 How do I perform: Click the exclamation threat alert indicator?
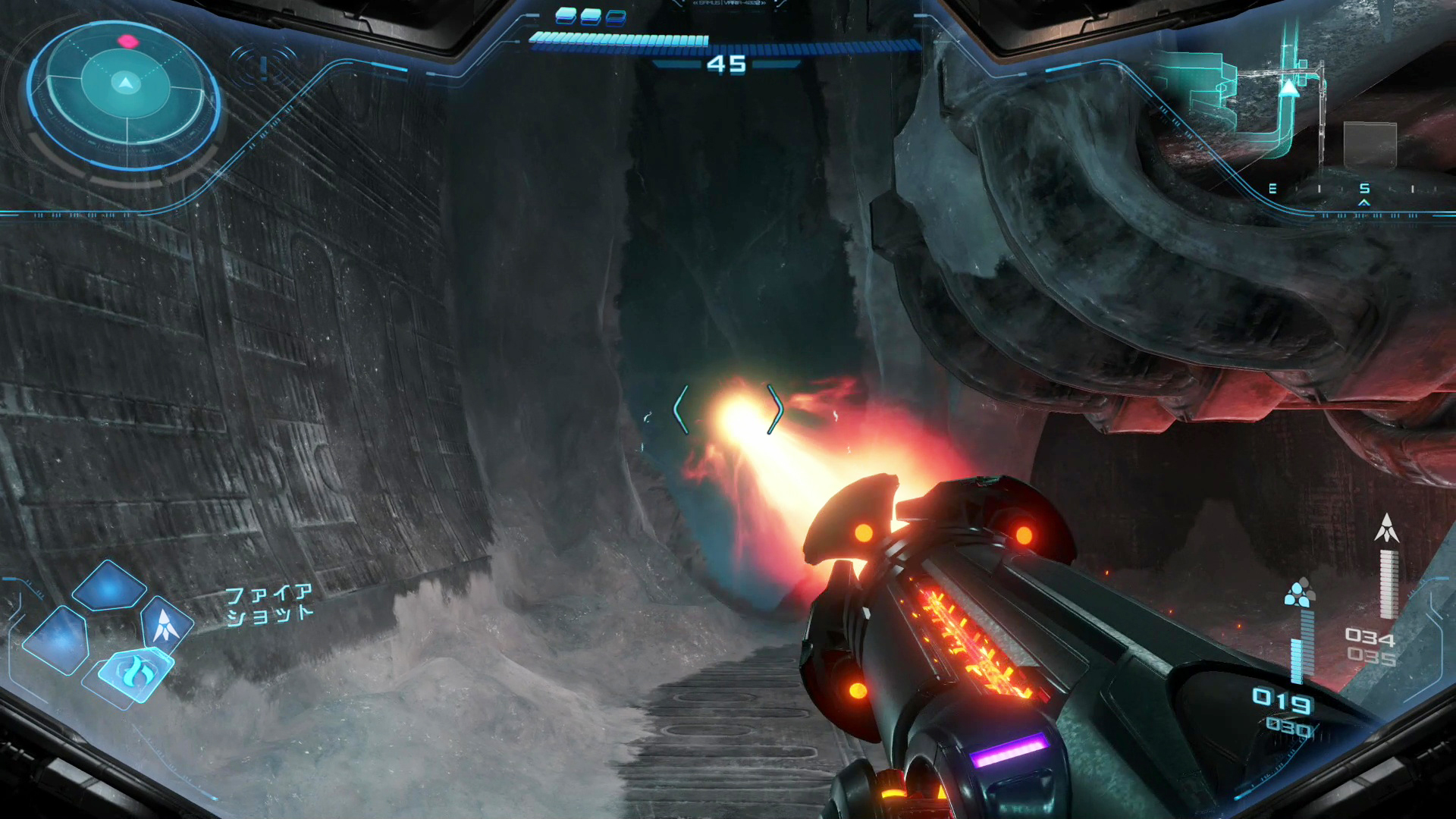pyautogui.click(x=263, y=67)
